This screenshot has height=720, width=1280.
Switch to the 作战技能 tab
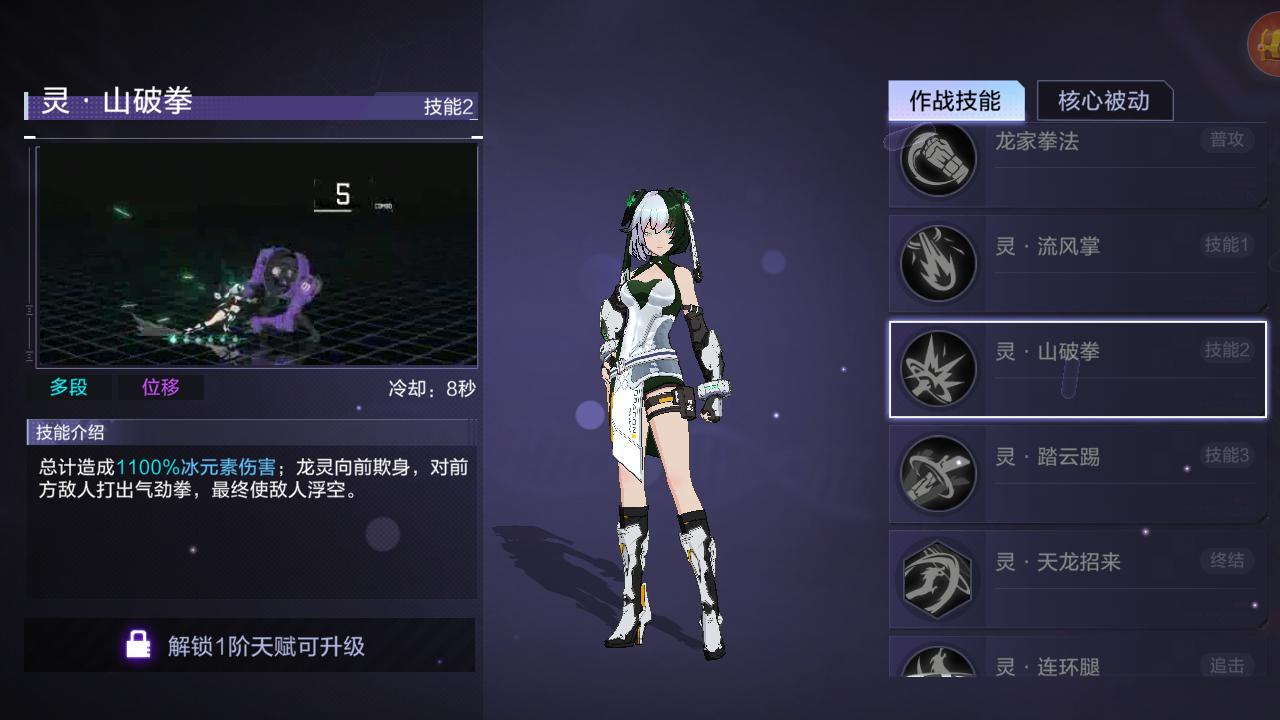click(x=957, y=101)
